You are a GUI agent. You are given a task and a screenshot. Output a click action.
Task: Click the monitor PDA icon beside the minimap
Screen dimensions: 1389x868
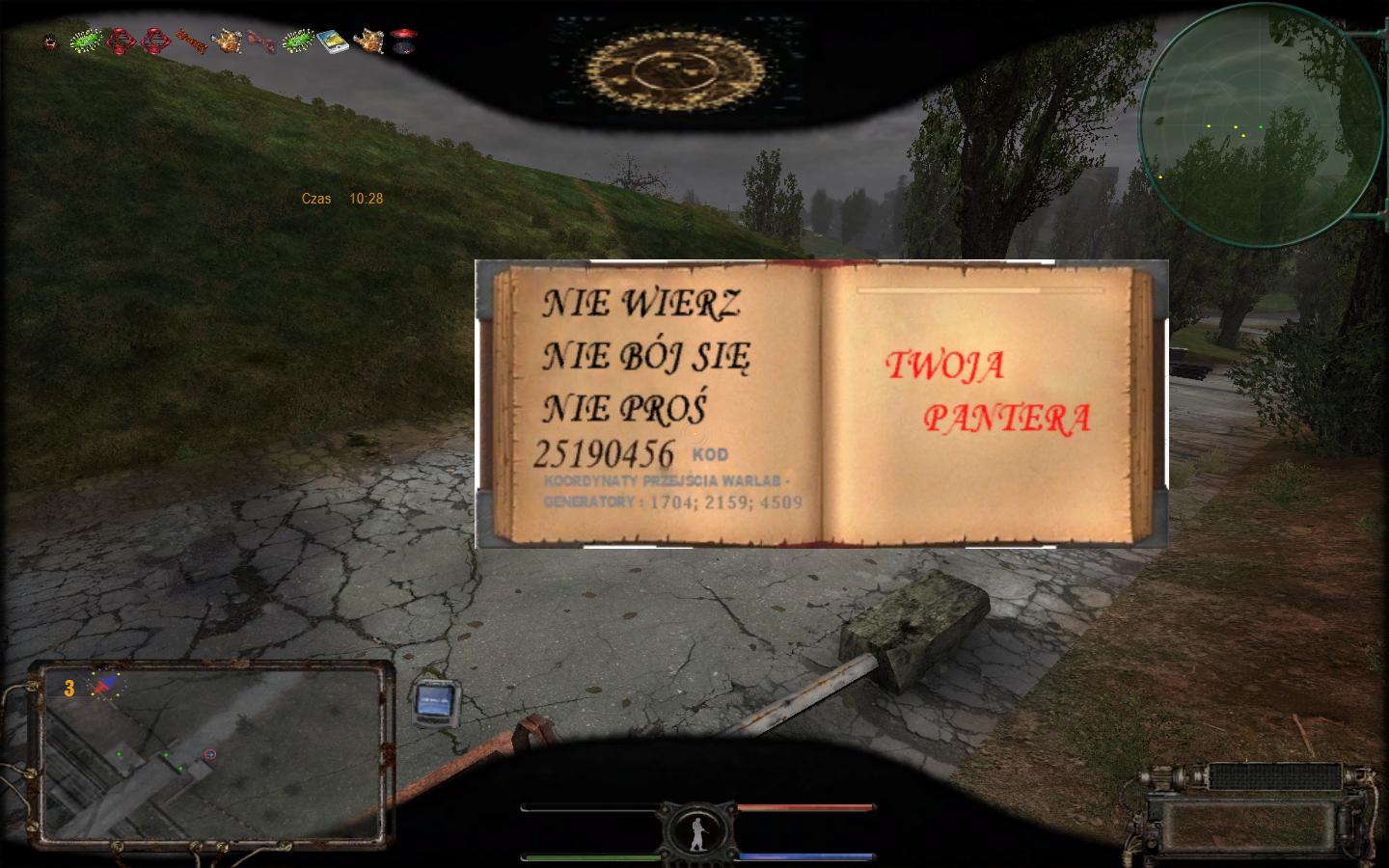tap(437, 700)
